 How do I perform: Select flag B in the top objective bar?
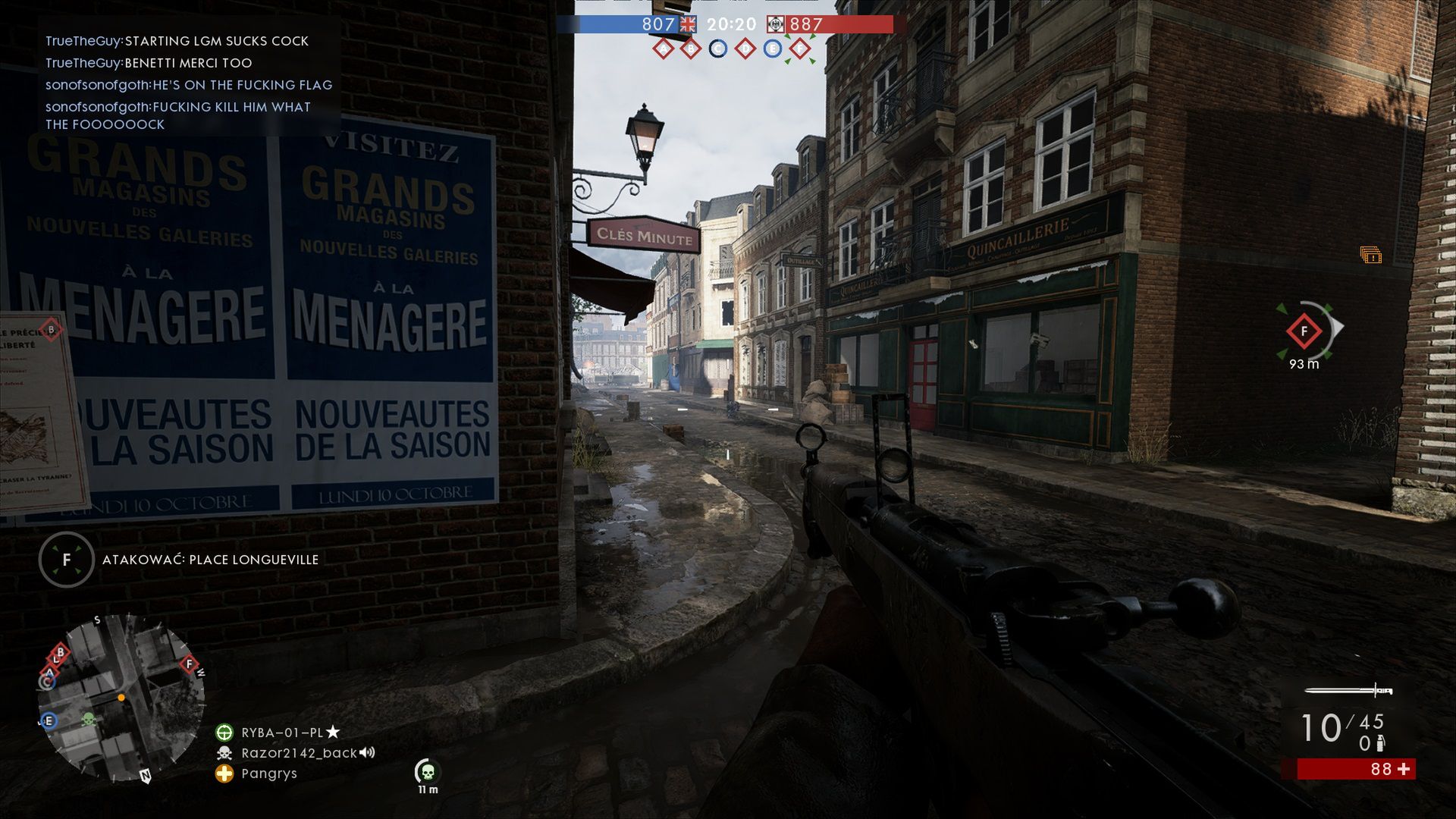(x=690, y=49)
